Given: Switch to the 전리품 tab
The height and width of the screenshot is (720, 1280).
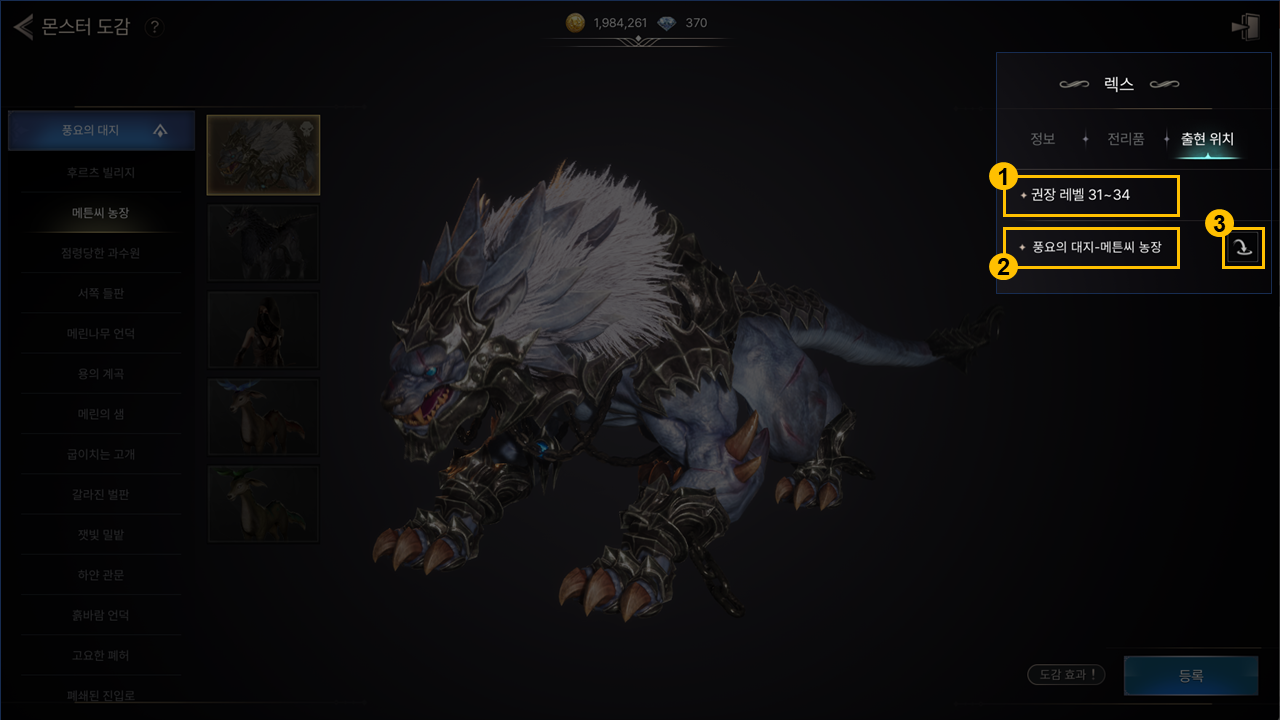Looking at the screenshot, I should pyautogui.click(x=1125, y=139).
